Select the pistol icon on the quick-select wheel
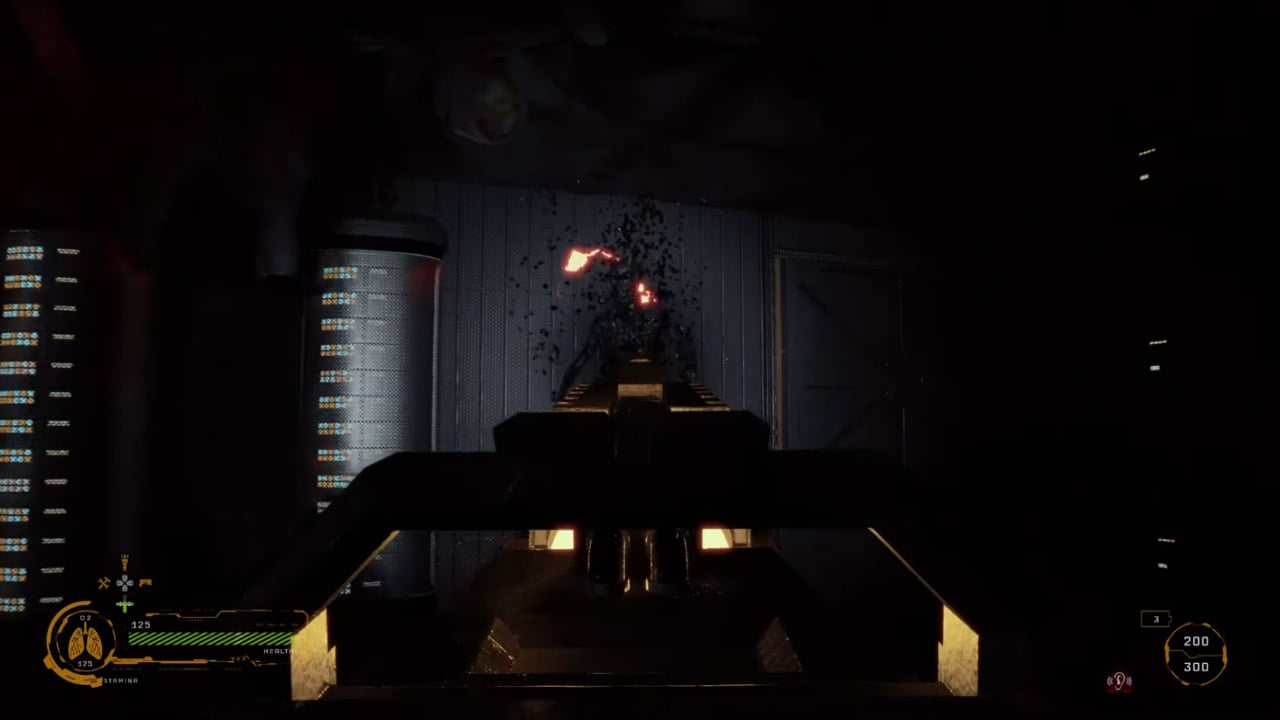1280x720 pixels. click(145, 582)
